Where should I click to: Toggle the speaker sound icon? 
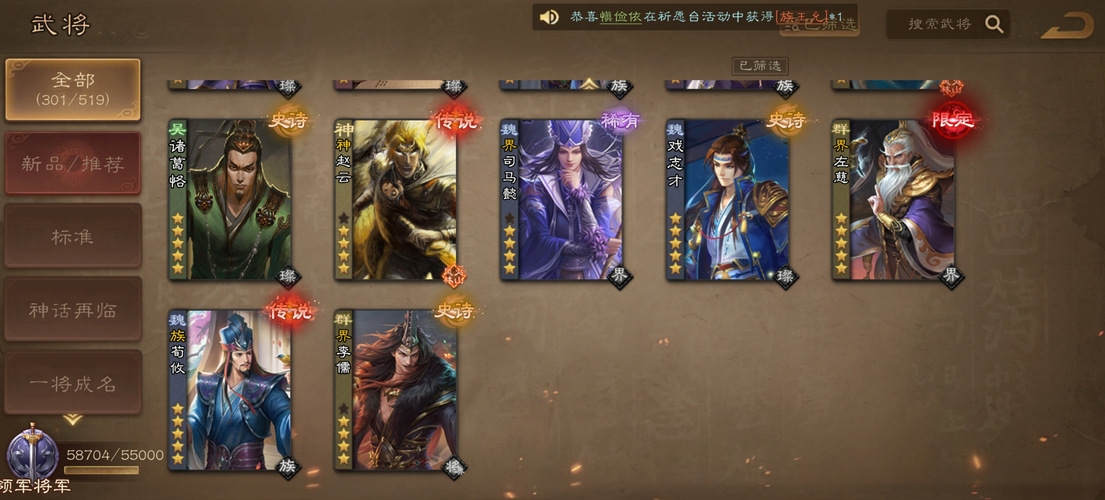(549, 17)
